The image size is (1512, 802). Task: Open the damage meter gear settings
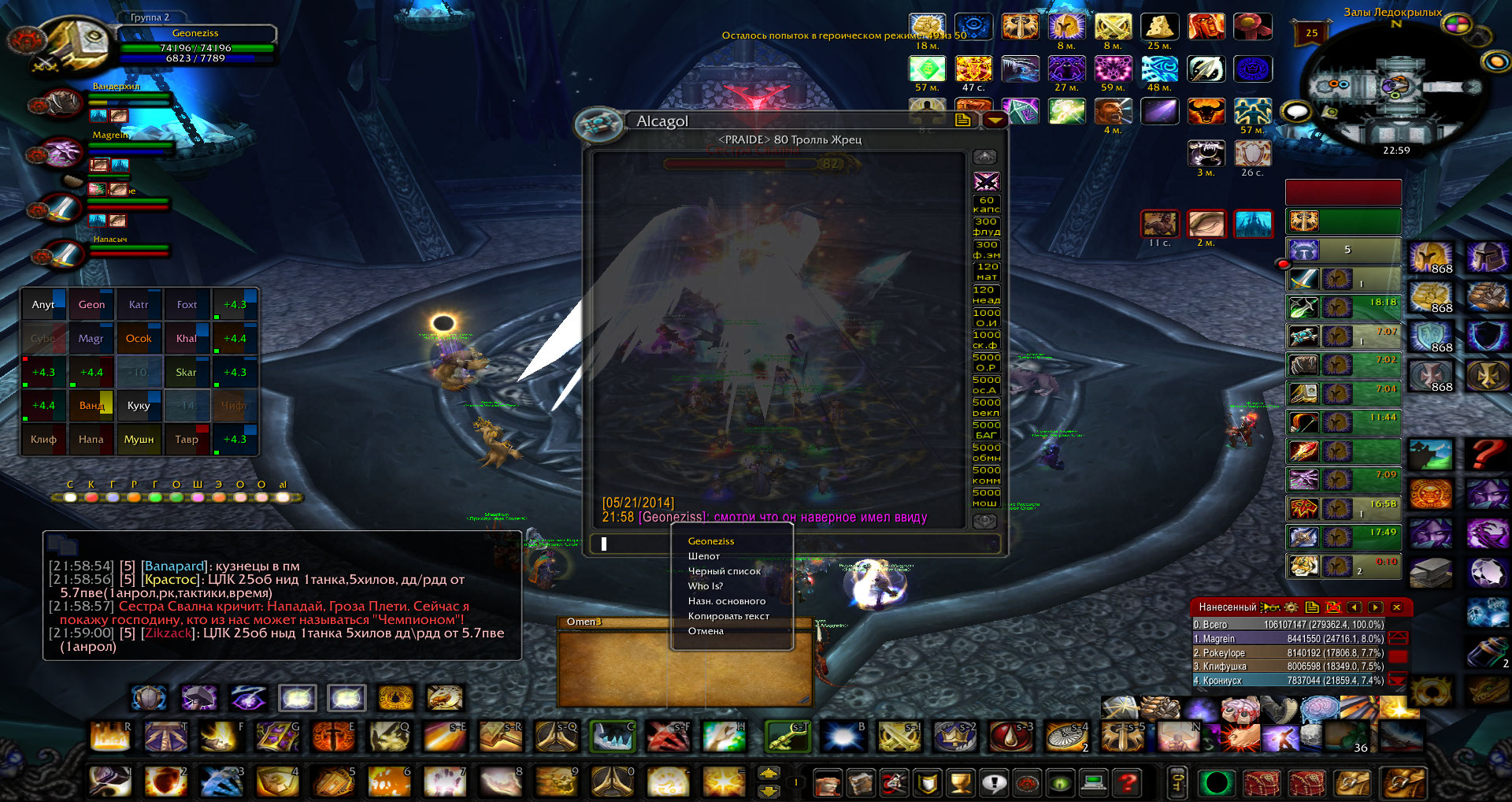click(x=1291, y=607)
